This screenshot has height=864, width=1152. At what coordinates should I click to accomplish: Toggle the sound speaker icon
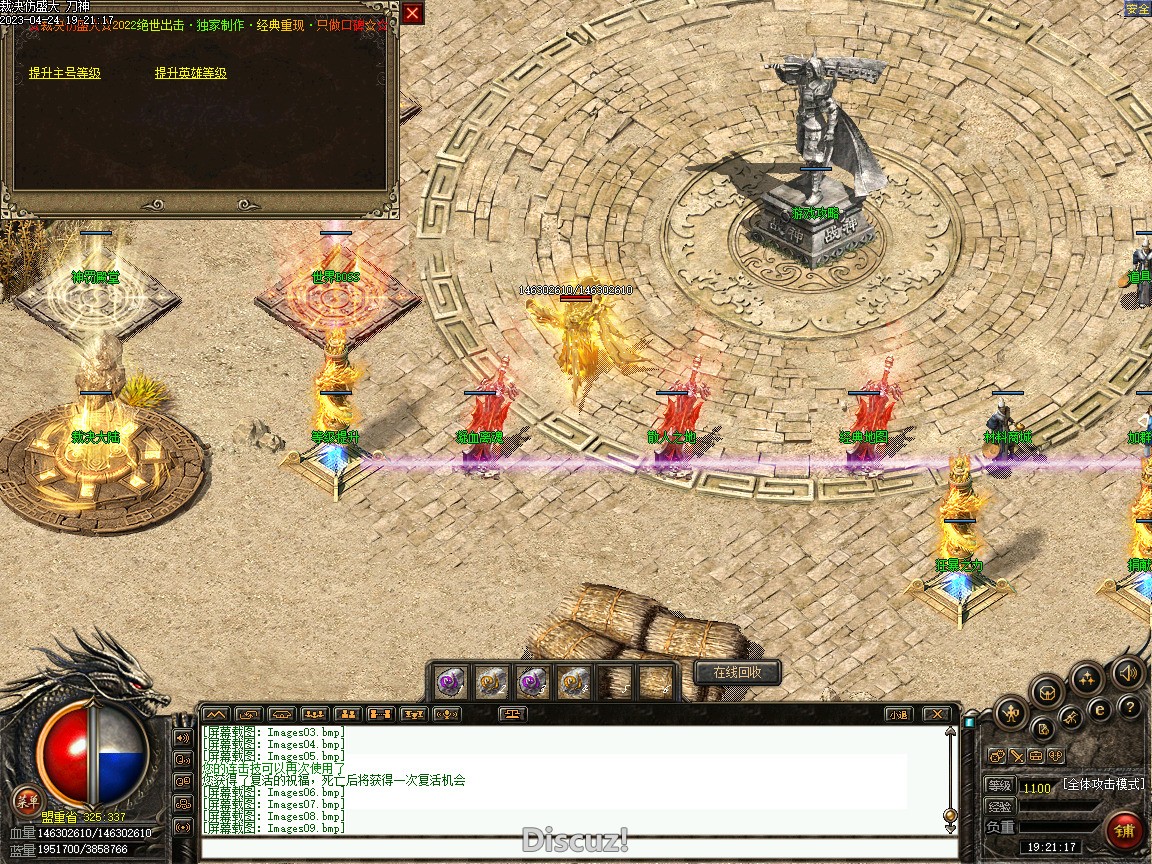click(1128, 673)
